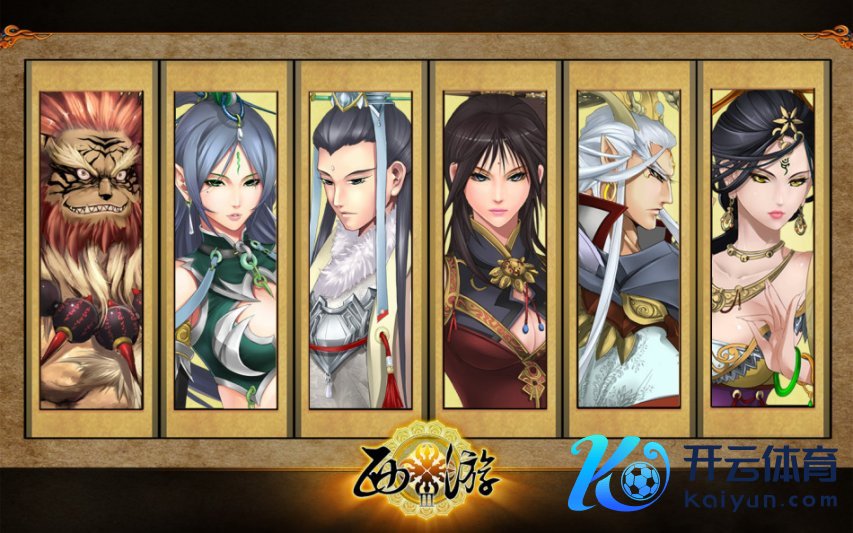Pick the woman wearing a green jade bangle
The width and height of the screenshot is (853, 533).
[x=762, y=249]
